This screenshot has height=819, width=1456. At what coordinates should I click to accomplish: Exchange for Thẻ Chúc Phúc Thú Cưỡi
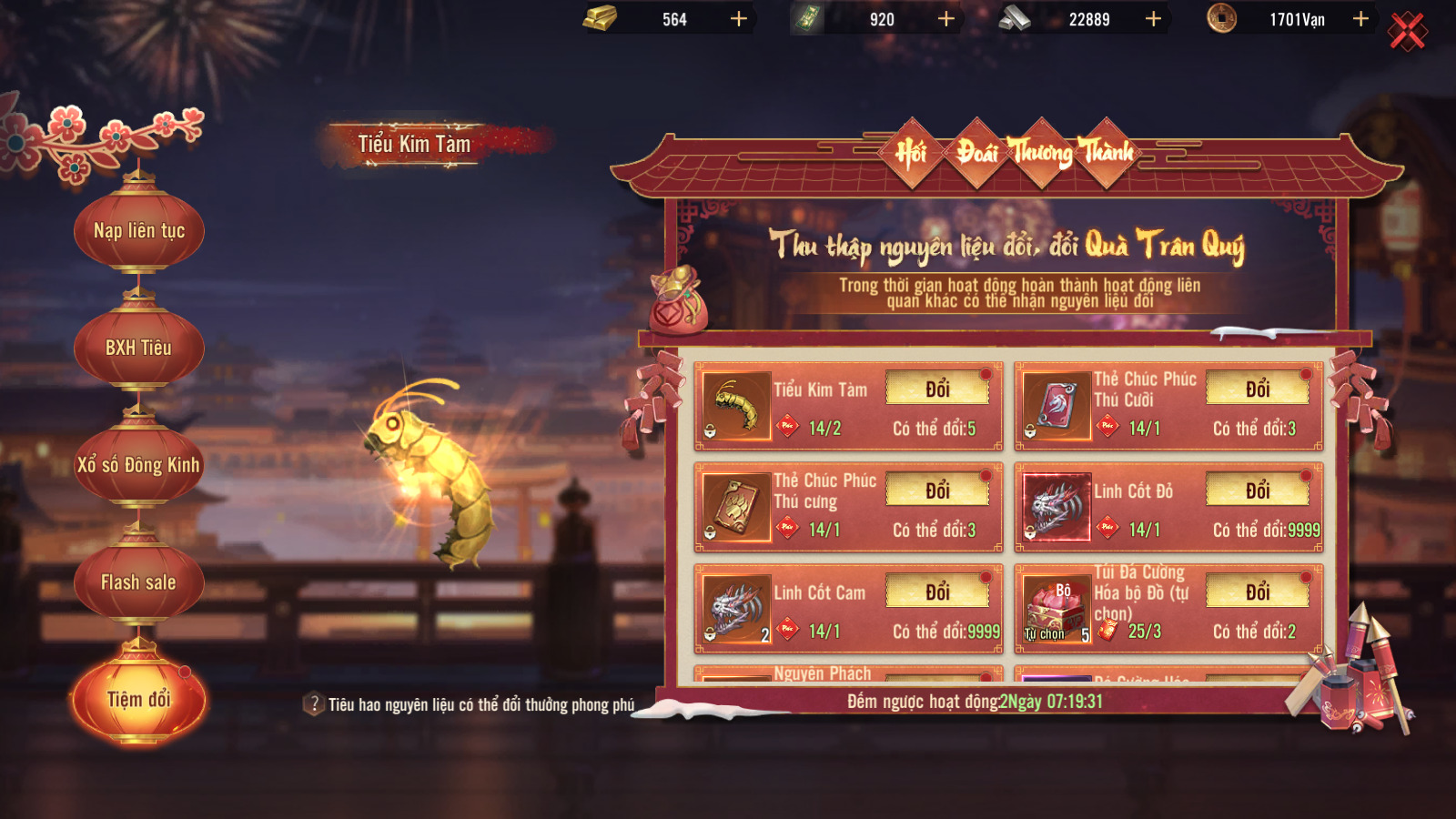point(1258,389)
